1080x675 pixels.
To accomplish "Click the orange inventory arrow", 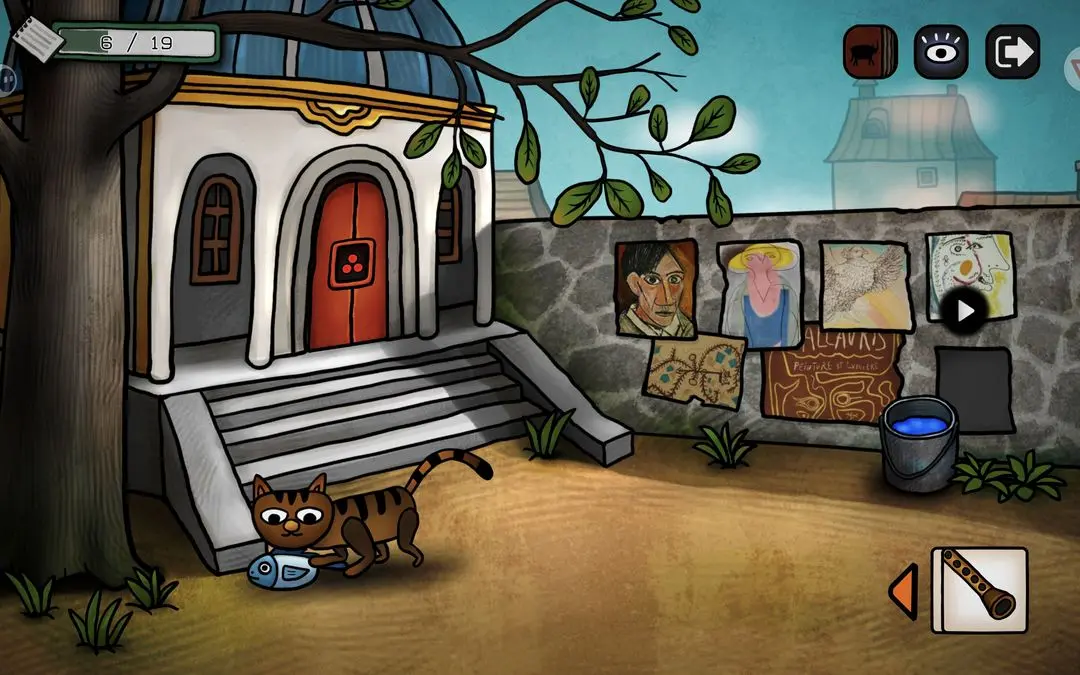I will point(903,590).
